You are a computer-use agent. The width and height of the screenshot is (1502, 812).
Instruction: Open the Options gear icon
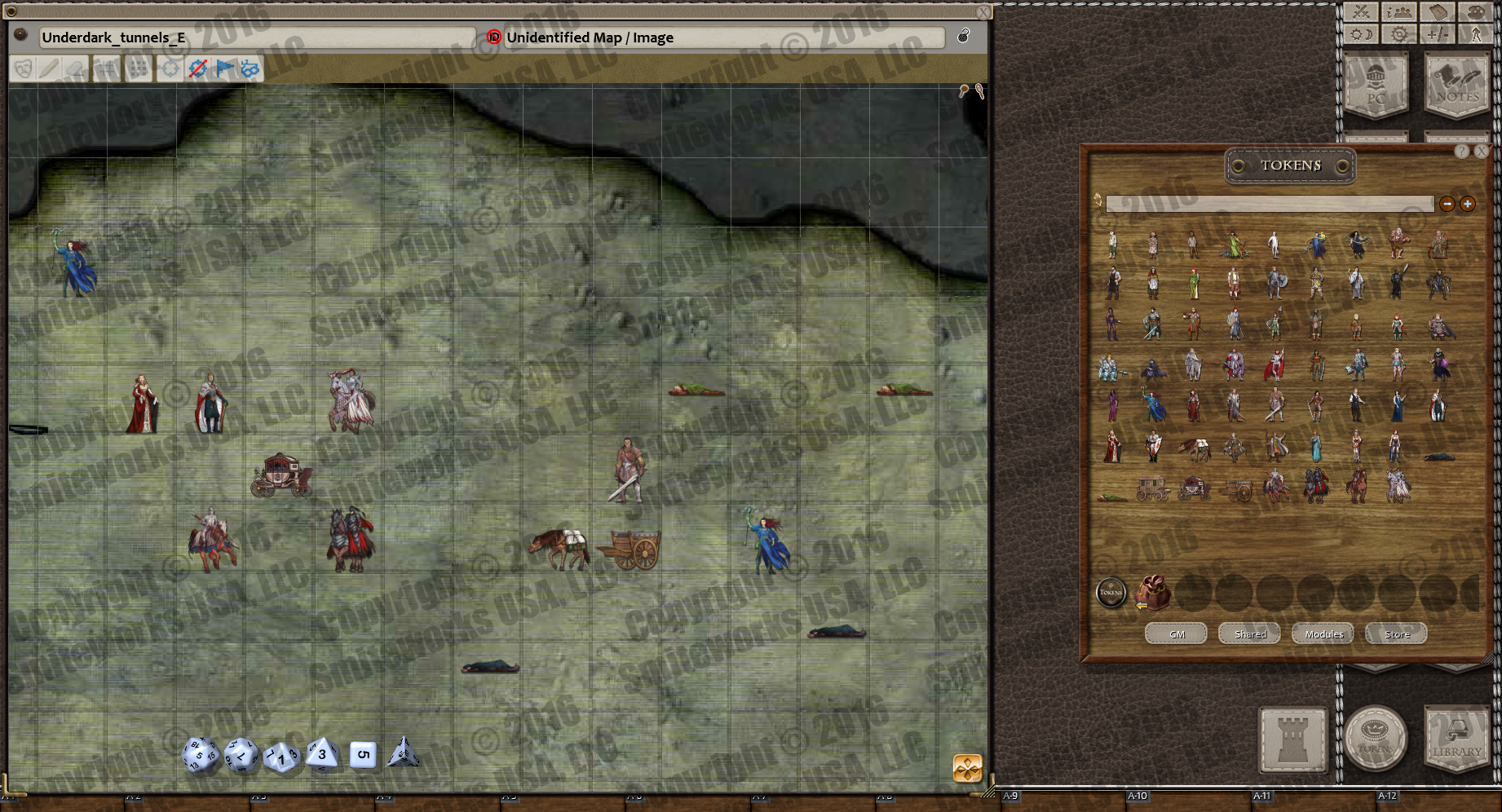(1398, 33)
